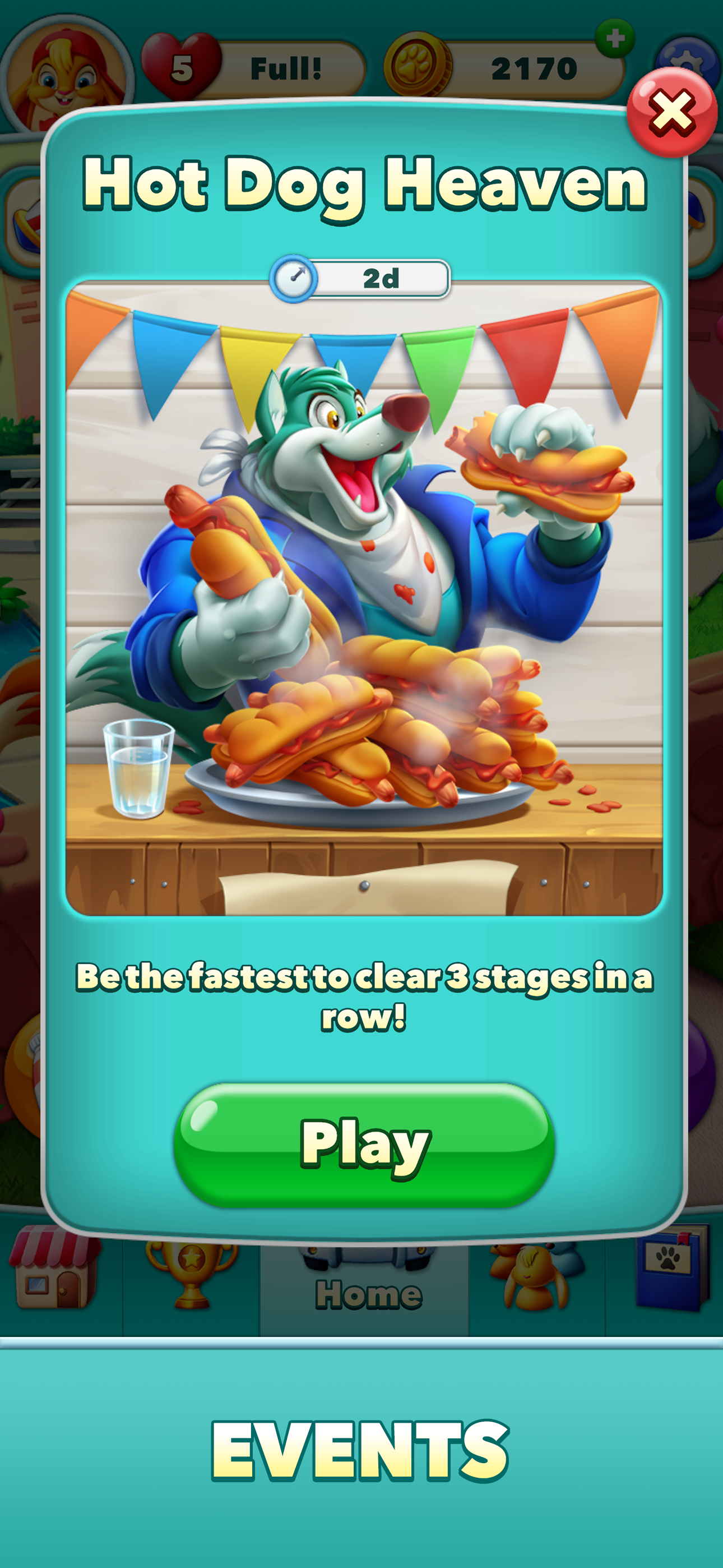Tap the clock icon beside the timer
This screenshot has height=1568, width=723.
(x=295, y=278)
